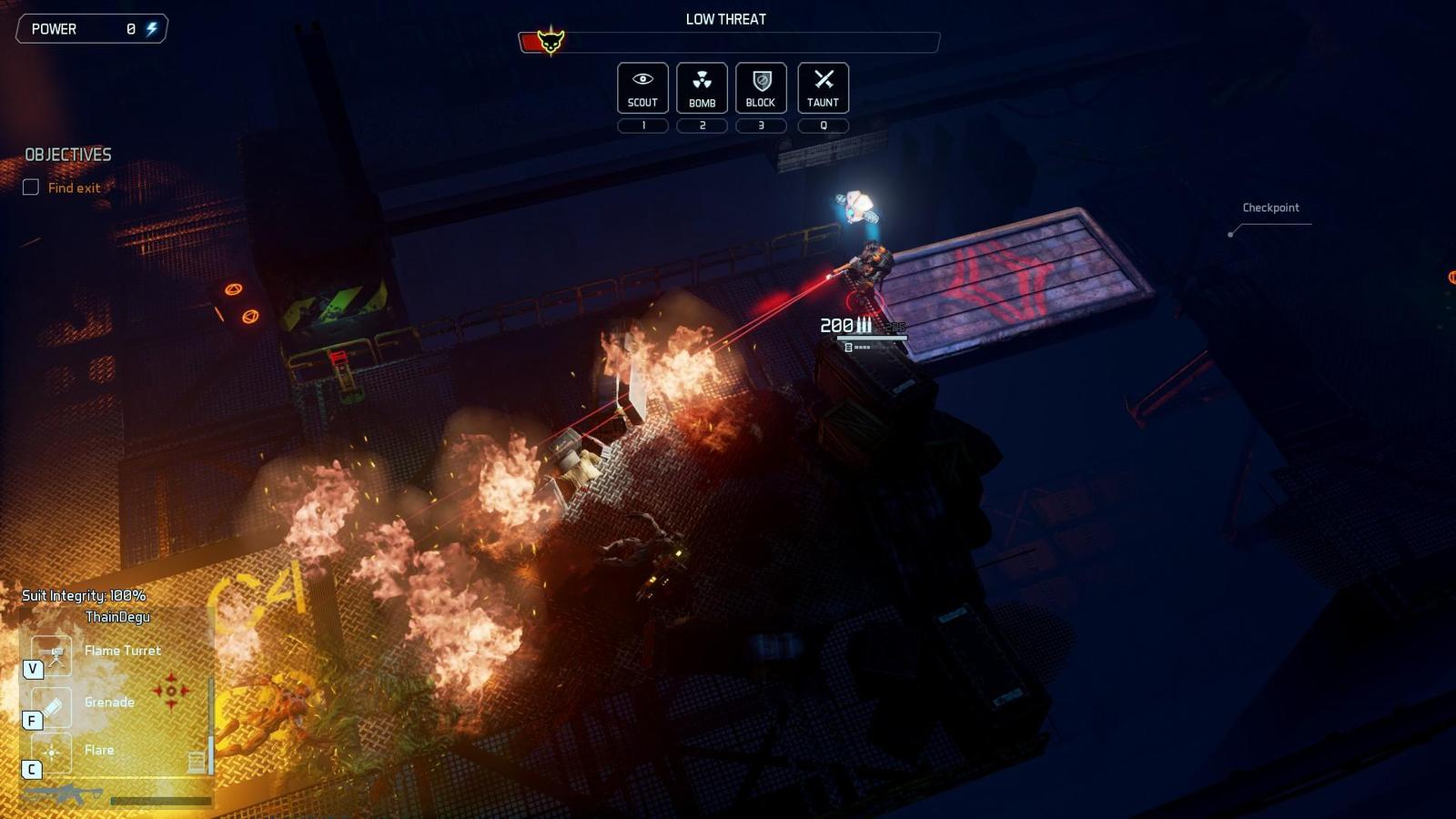Use the Bomb ability
The height and width of the screenshot is (819, 1456).
tap(702, 87)
